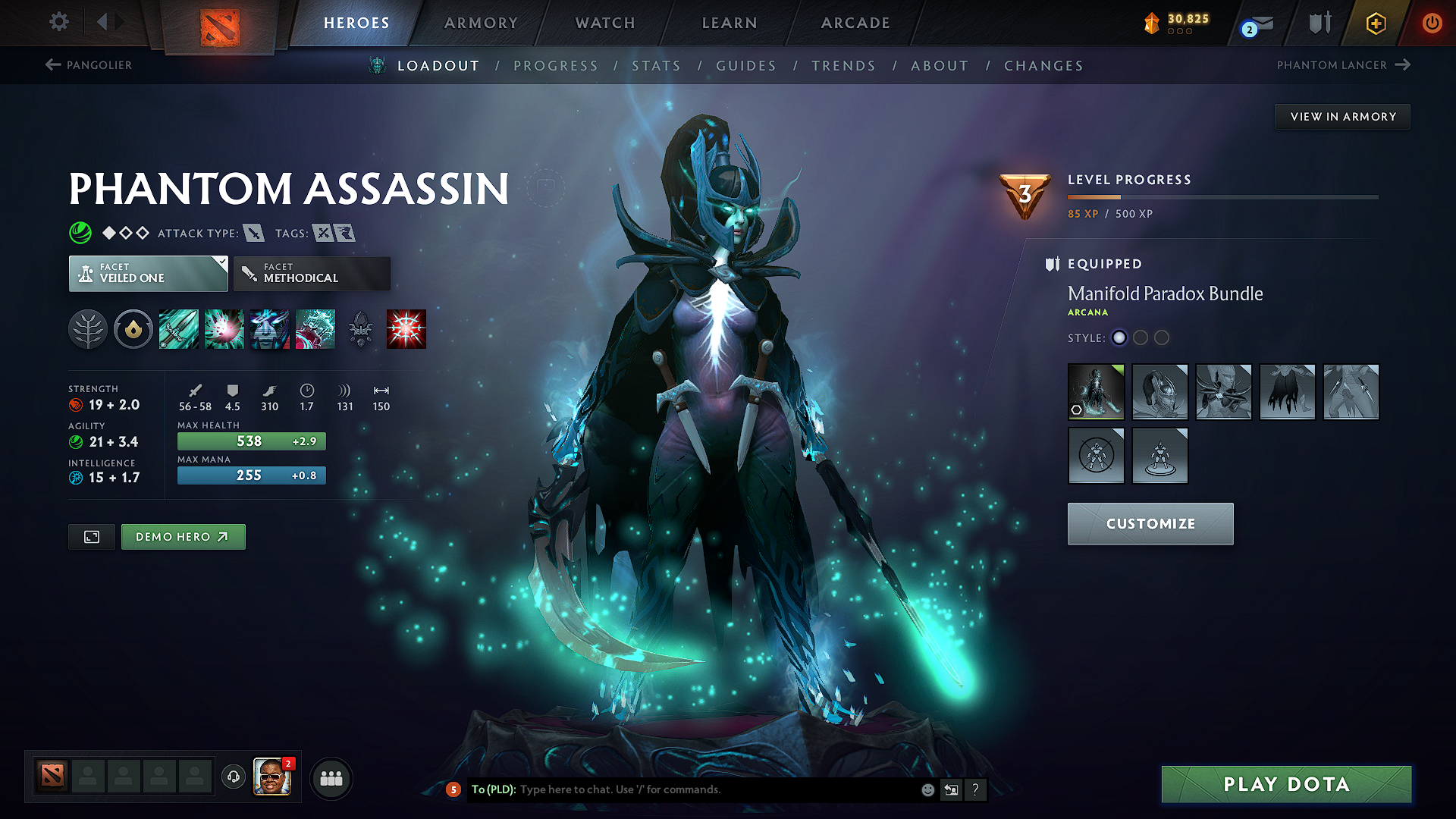This screenshot has height=819, width=1456.
Task: Click the settings gear icon
Action: point(58,23)
